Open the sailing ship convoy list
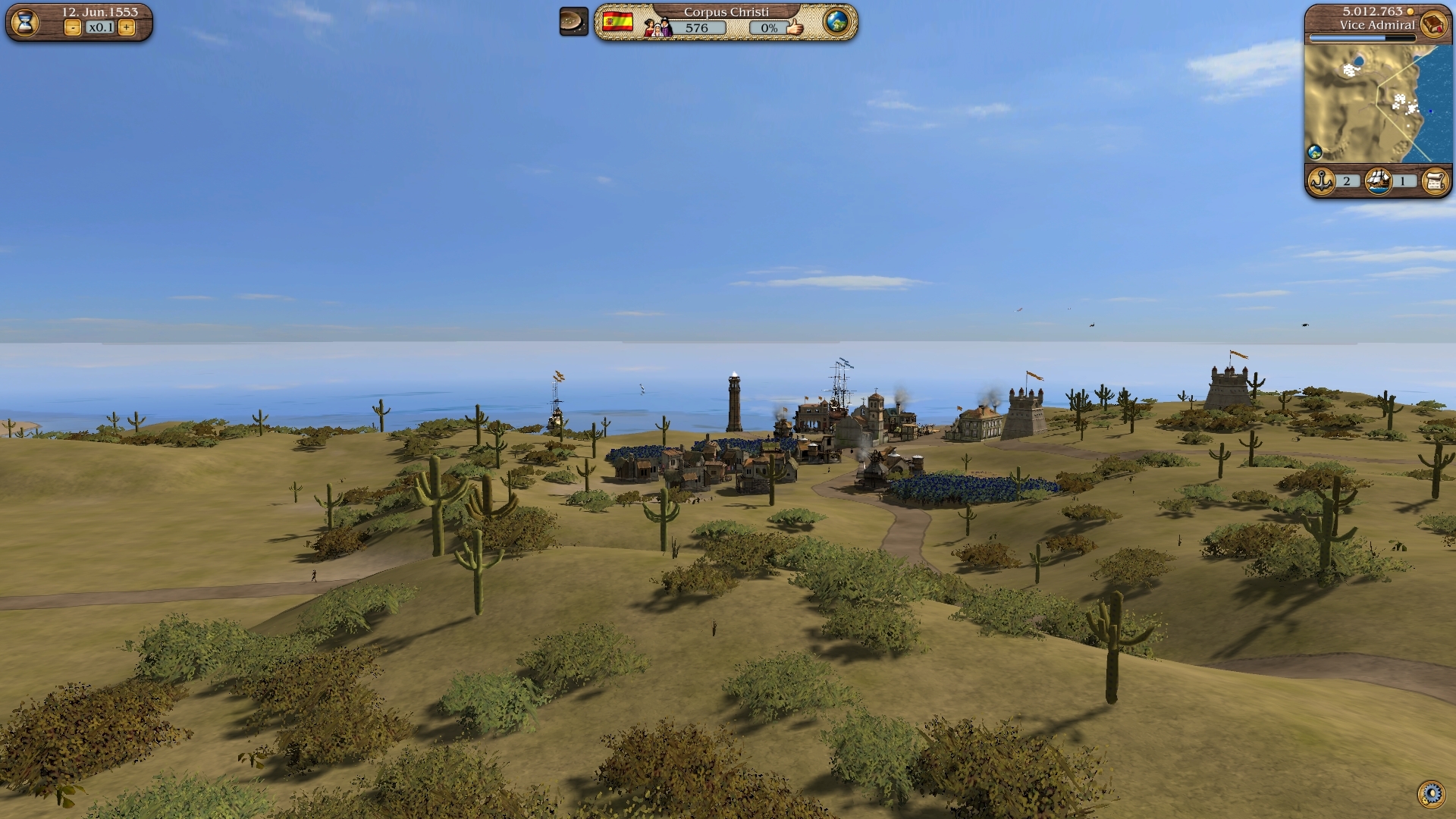1456x819 pixels. coord(1379,181)
